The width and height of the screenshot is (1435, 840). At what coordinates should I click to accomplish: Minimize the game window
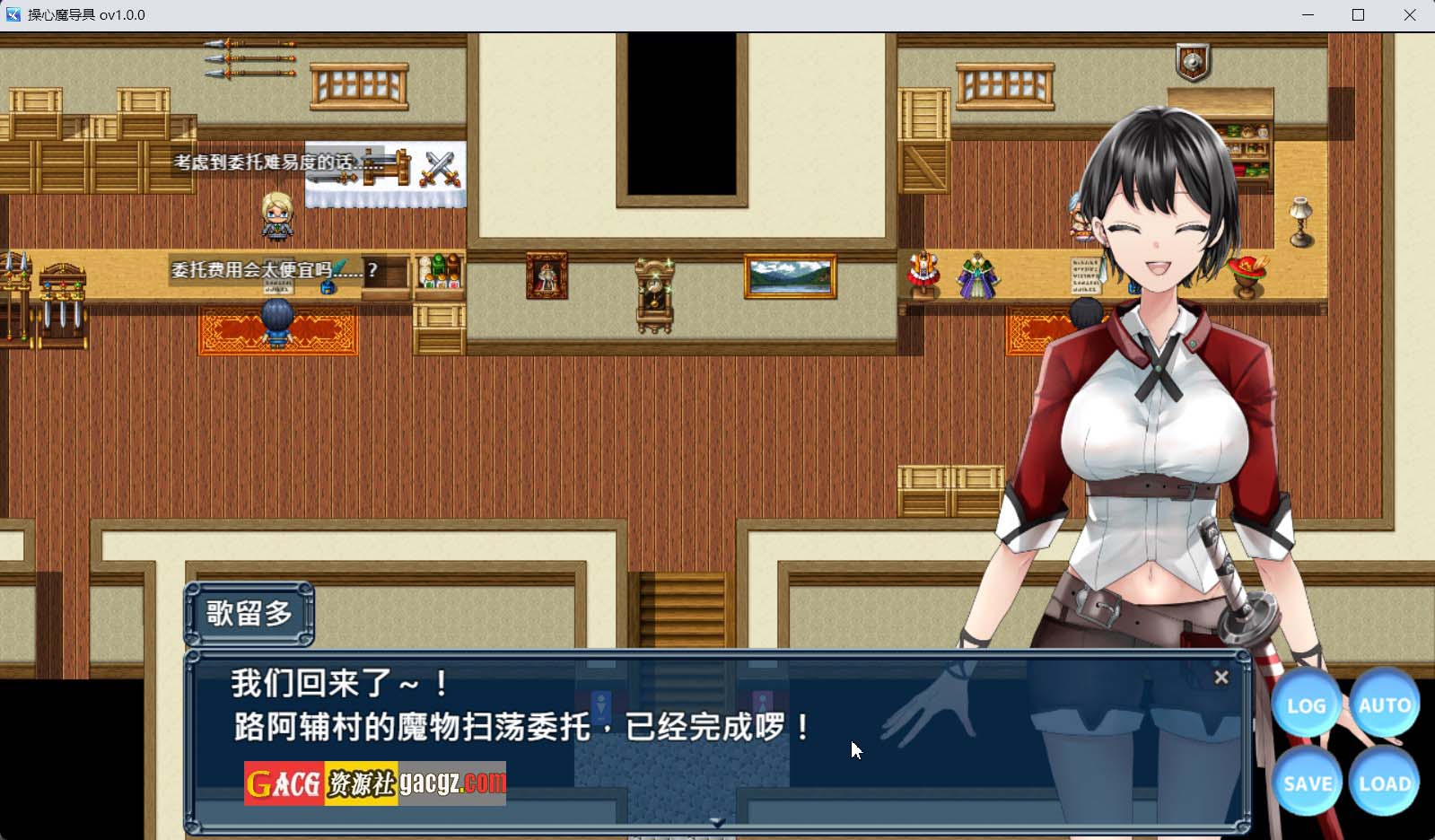[x=1308, y=15]
